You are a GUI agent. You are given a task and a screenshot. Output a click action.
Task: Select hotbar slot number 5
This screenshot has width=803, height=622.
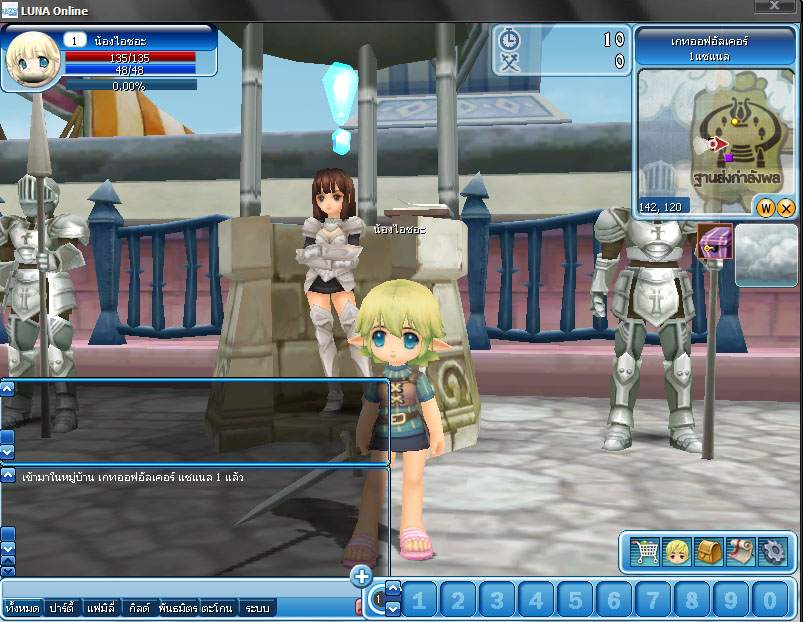point(575,600)
